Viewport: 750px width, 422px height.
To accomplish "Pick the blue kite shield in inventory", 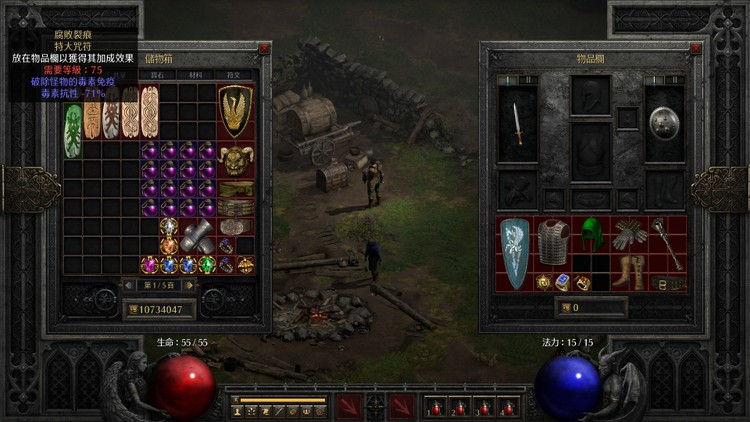I will (x=516, y=253).
